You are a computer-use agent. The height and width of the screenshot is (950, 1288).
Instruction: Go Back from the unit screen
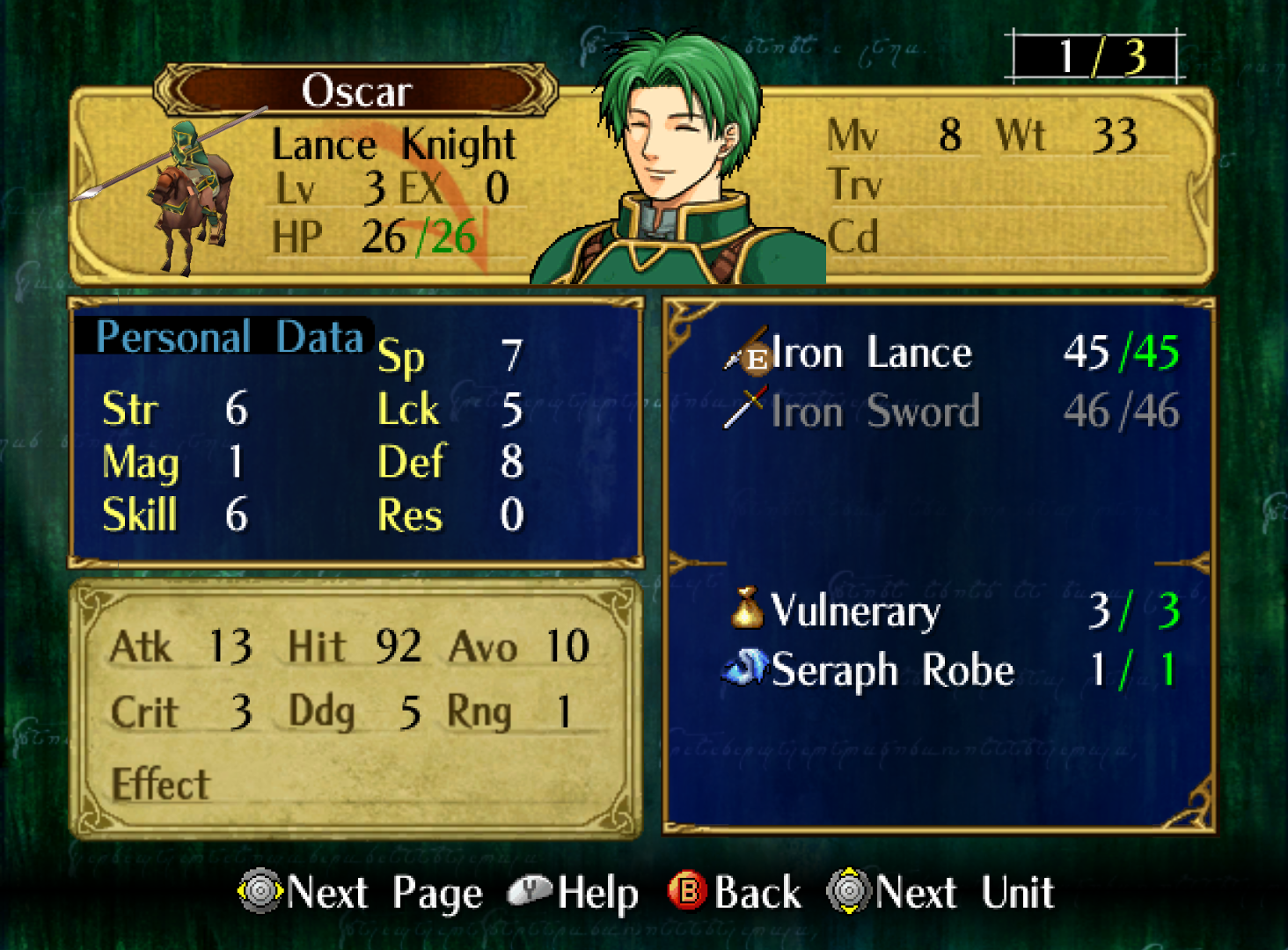coord(735,893)
